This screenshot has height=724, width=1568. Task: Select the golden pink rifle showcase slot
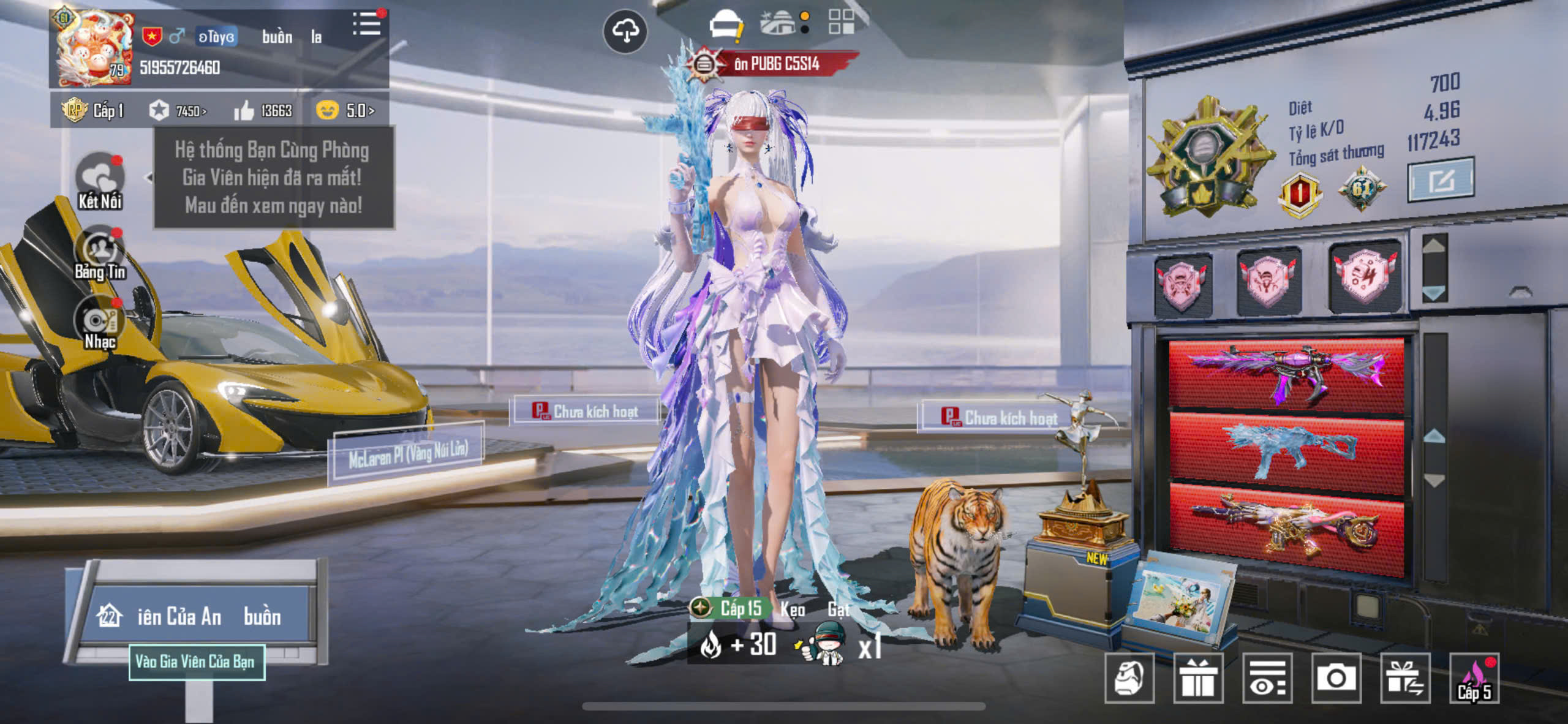coord(1286,528)
